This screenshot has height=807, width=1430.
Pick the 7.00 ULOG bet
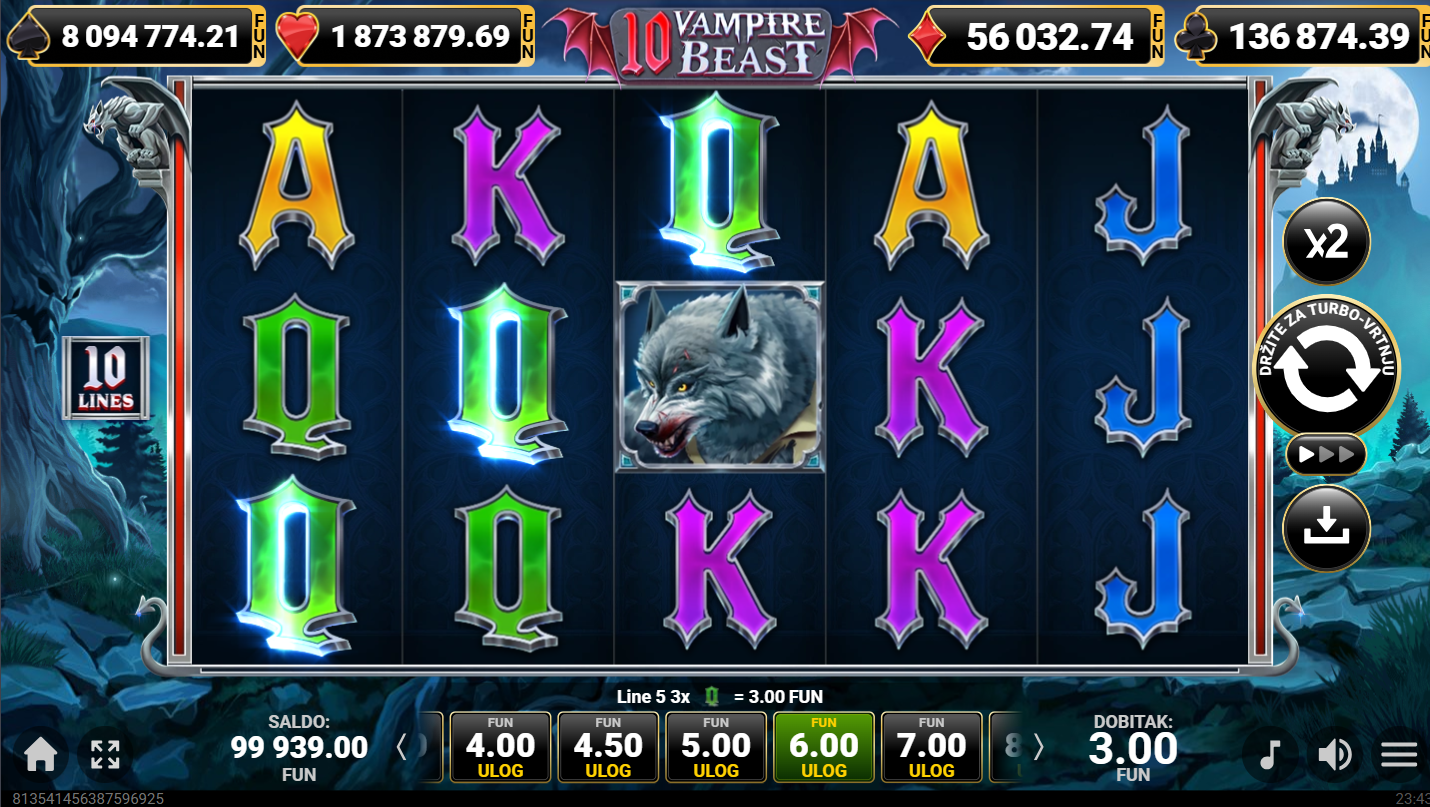[x=932, y=747]
